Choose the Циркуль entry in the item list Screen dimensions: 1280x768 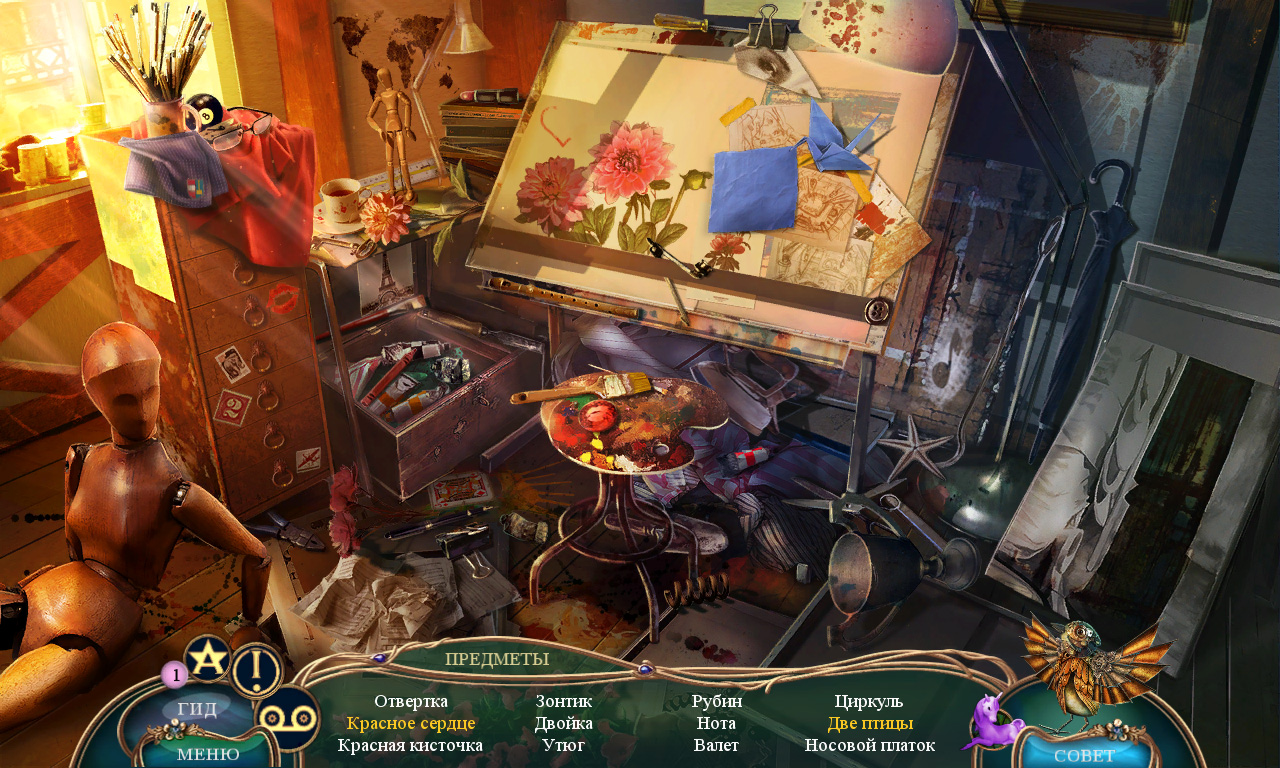pyautogui.click(x=869, y=701)
